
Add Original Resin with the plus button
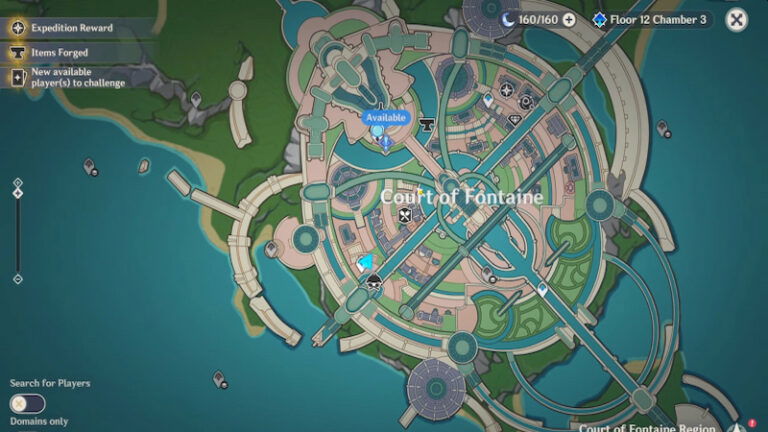569,19
